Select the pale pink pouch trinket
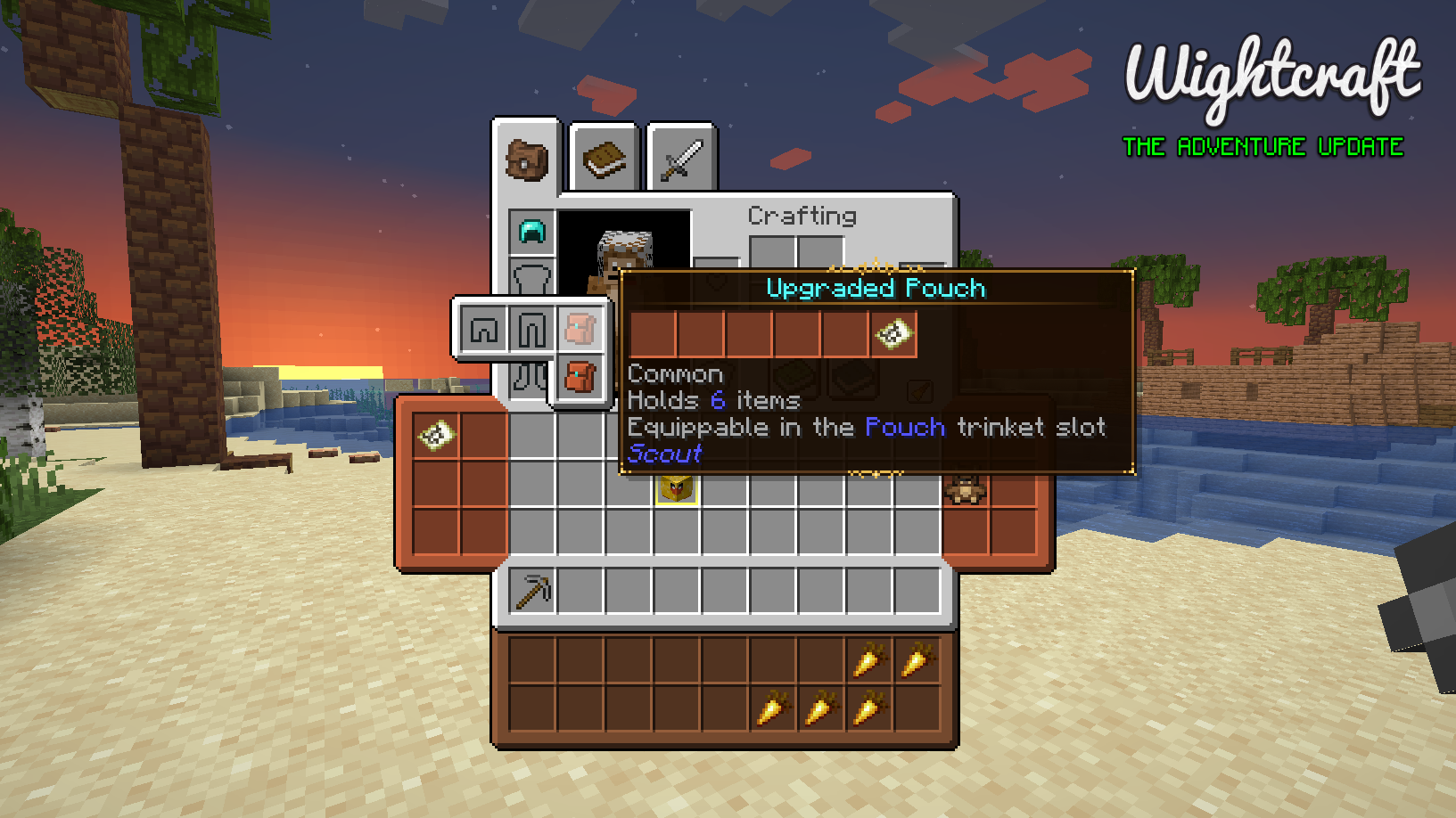The image size is (1456, 818). (x=580, y=330)
